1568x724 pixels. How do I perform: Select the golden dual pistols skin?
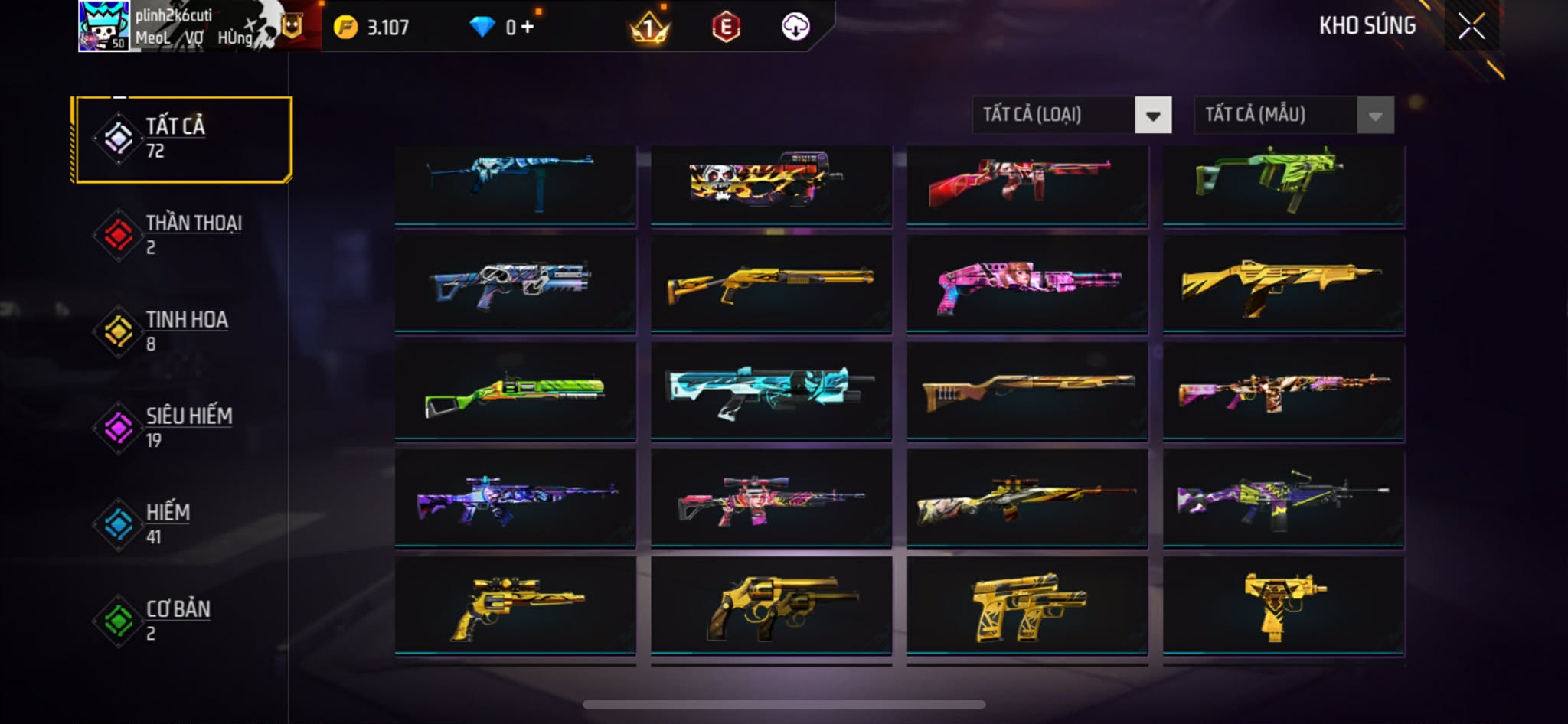point(1027,605)
